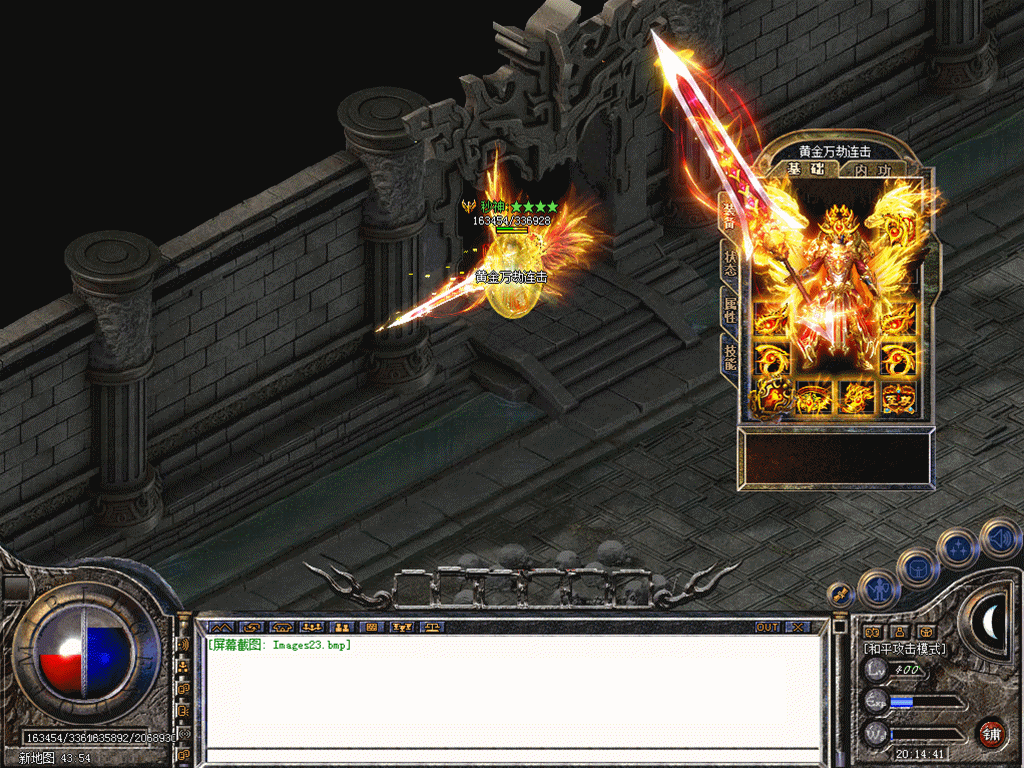Image resolution: width=1024 pixels, height=768 pixels.
Task: Click the OUT button on chat bar
Action: pos(767,627)
